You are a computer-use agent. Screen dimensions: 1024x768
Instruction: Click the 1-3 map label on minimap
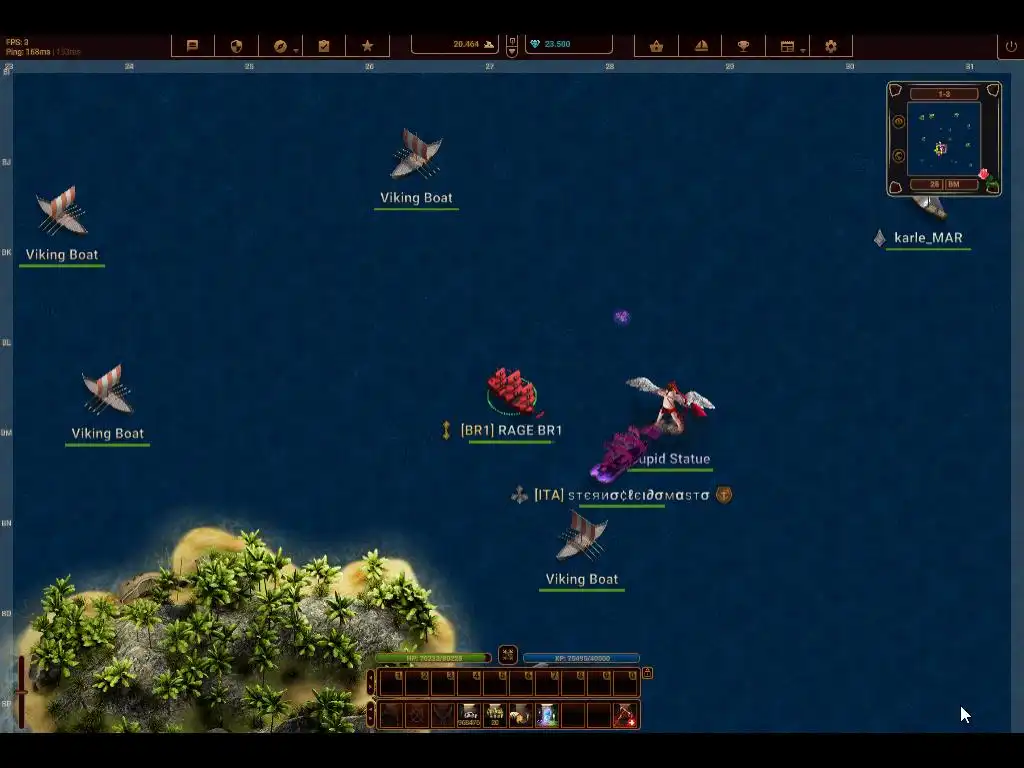pos(943,94)
